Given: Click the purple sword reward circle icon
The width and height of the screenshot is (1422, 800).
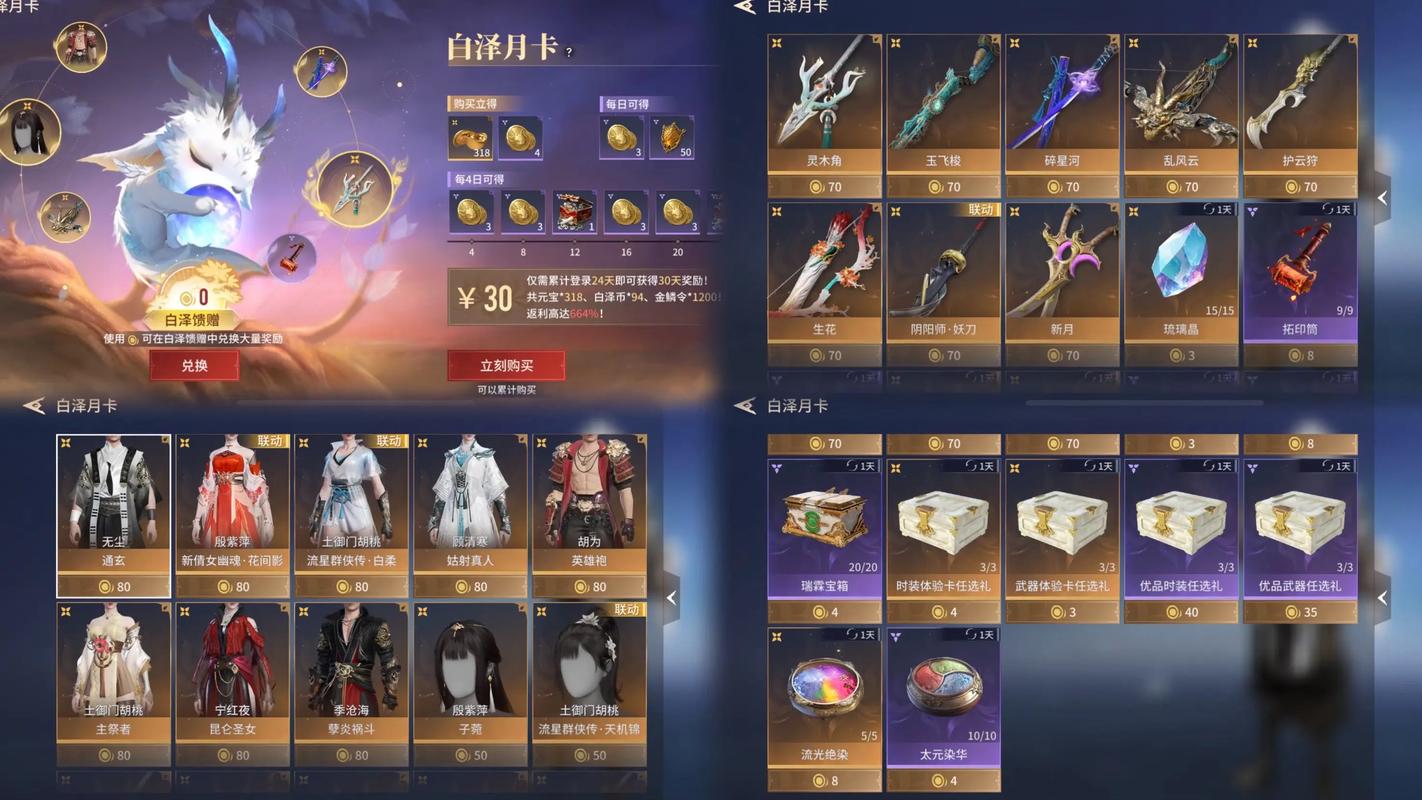Looking at the screenshot, I should 320,74.
